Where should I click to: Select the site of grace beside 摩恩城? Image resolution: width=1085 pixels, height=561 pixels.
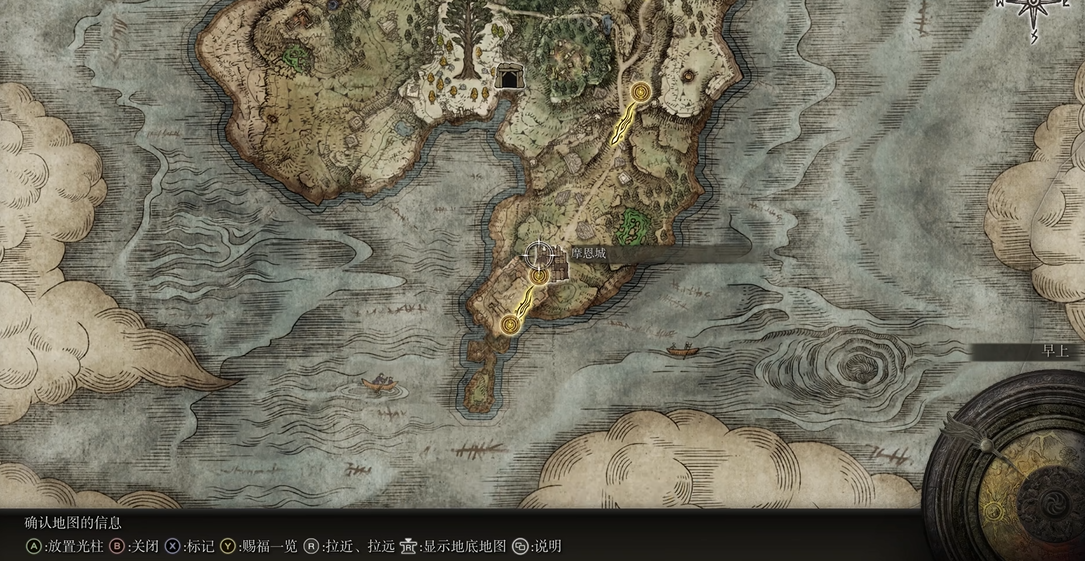[x=539, y=275]
